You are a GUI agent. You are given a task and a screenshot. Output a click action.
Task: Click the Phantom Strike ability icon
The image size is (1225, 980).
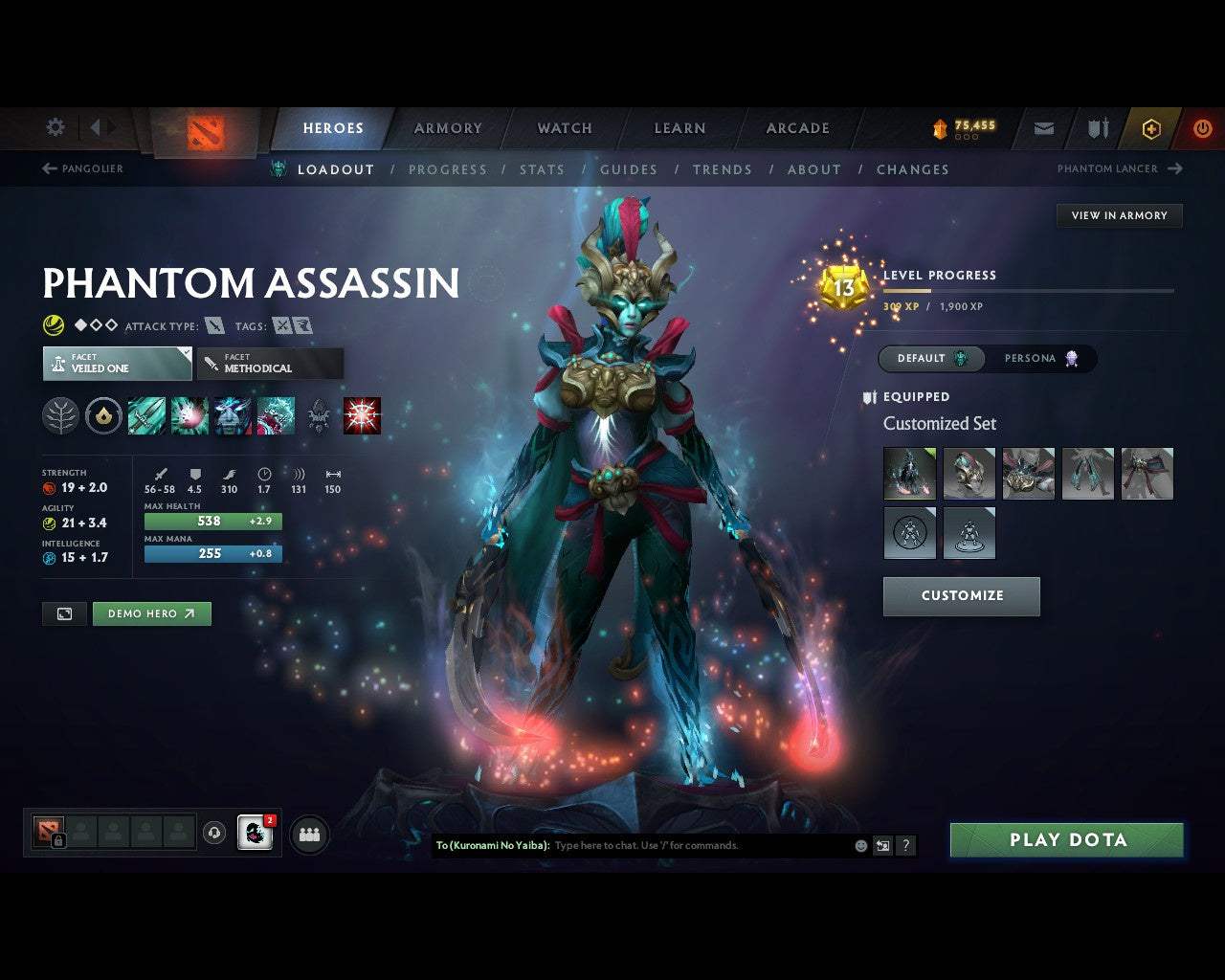189,415
